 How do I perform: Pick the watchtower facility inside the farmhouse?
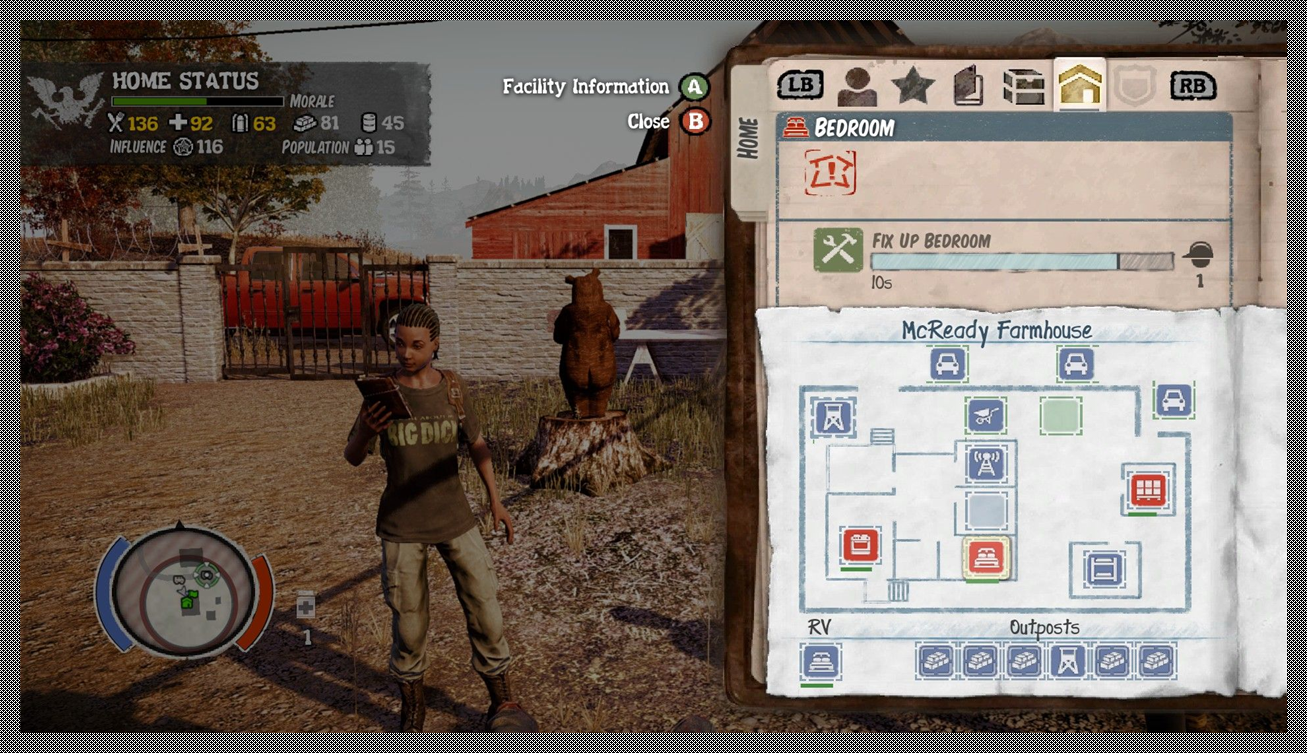coord(834,416)
